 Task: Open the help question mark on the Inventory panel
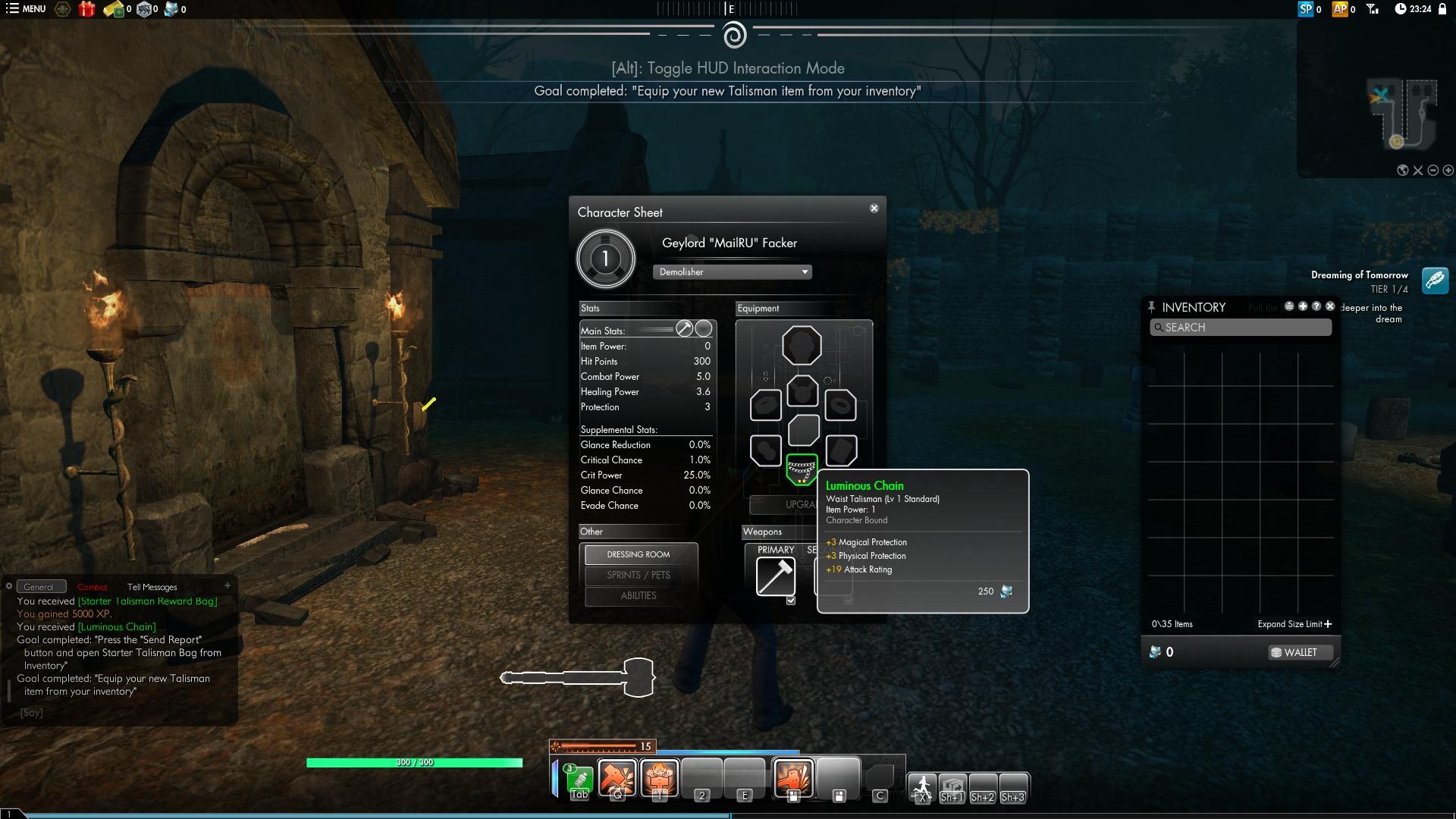1317,306
